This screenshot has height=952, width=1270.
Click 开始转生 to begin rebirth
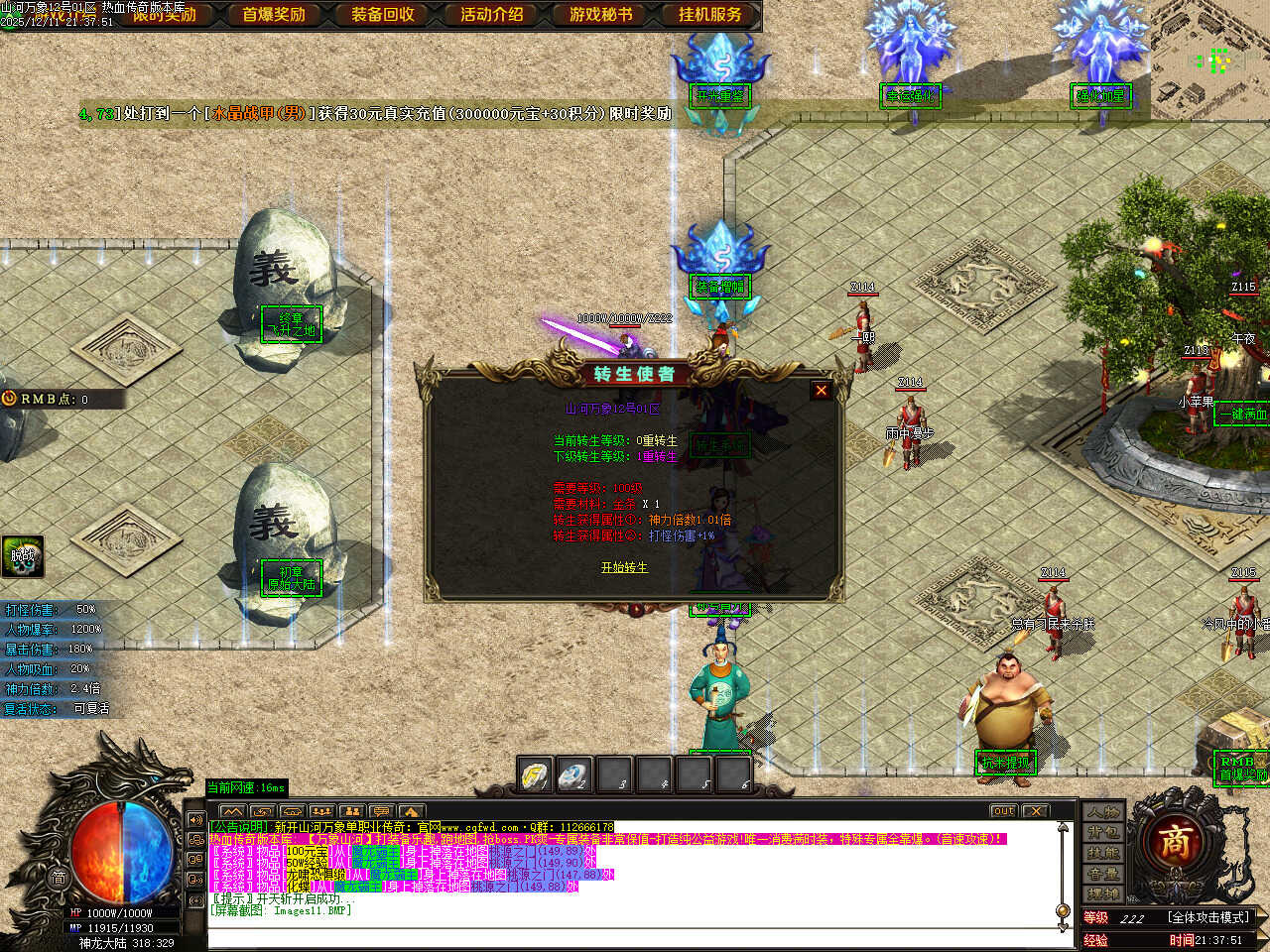point(624,567)
